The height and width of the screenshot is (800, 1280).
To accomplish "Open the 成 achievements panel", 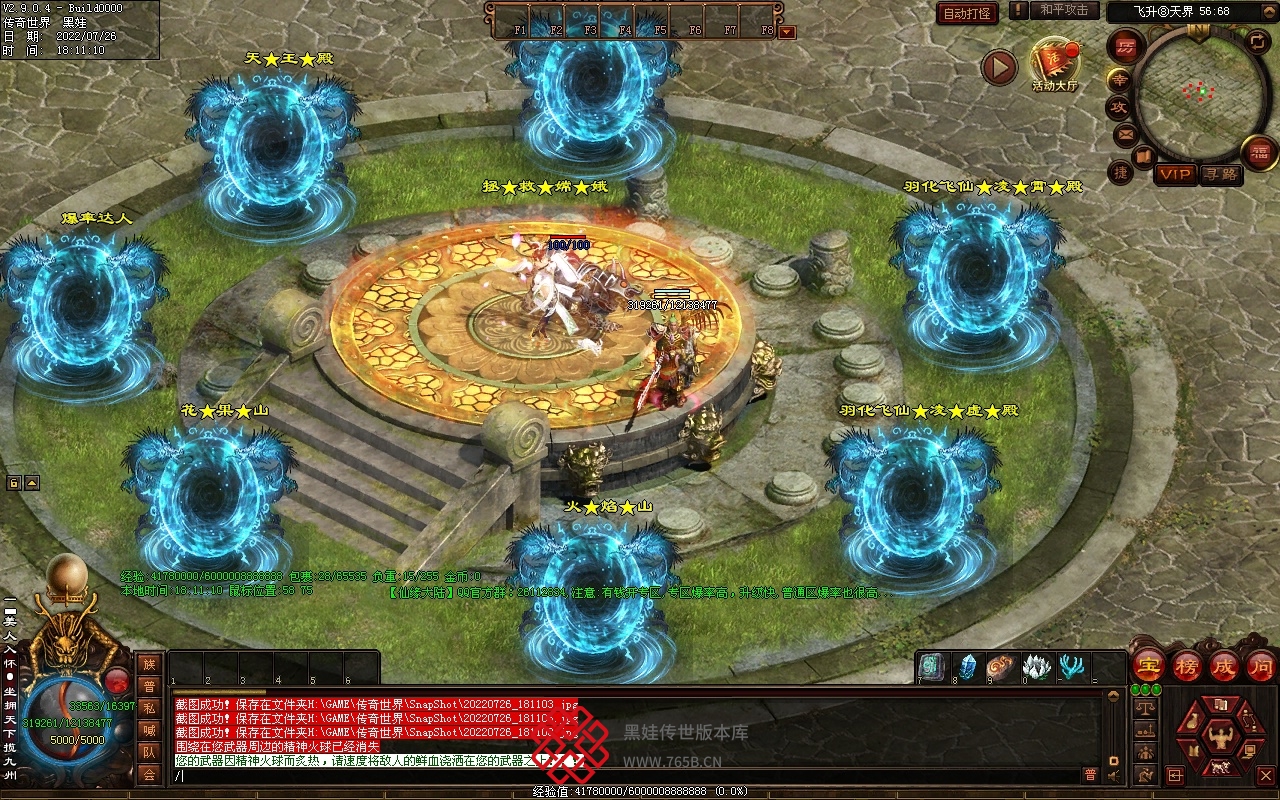I will [1223, 665].
